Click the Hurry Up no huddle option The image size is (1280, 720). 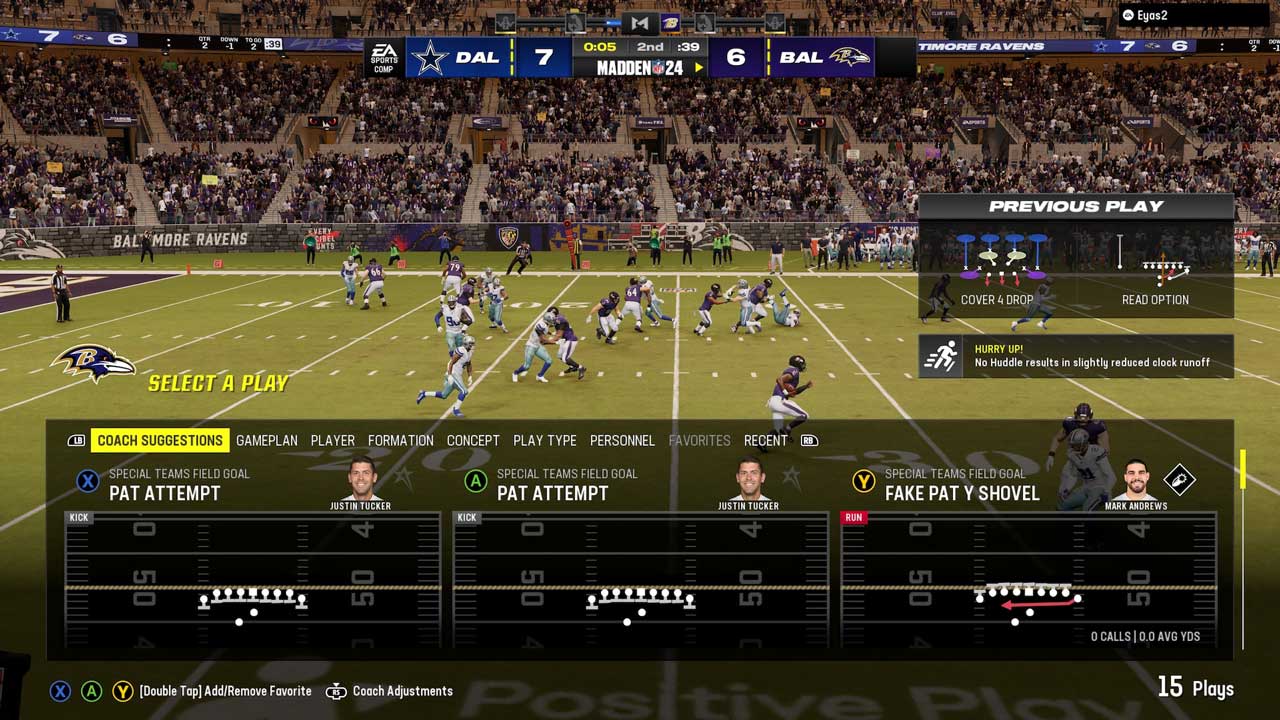[x=1075, y=356]
